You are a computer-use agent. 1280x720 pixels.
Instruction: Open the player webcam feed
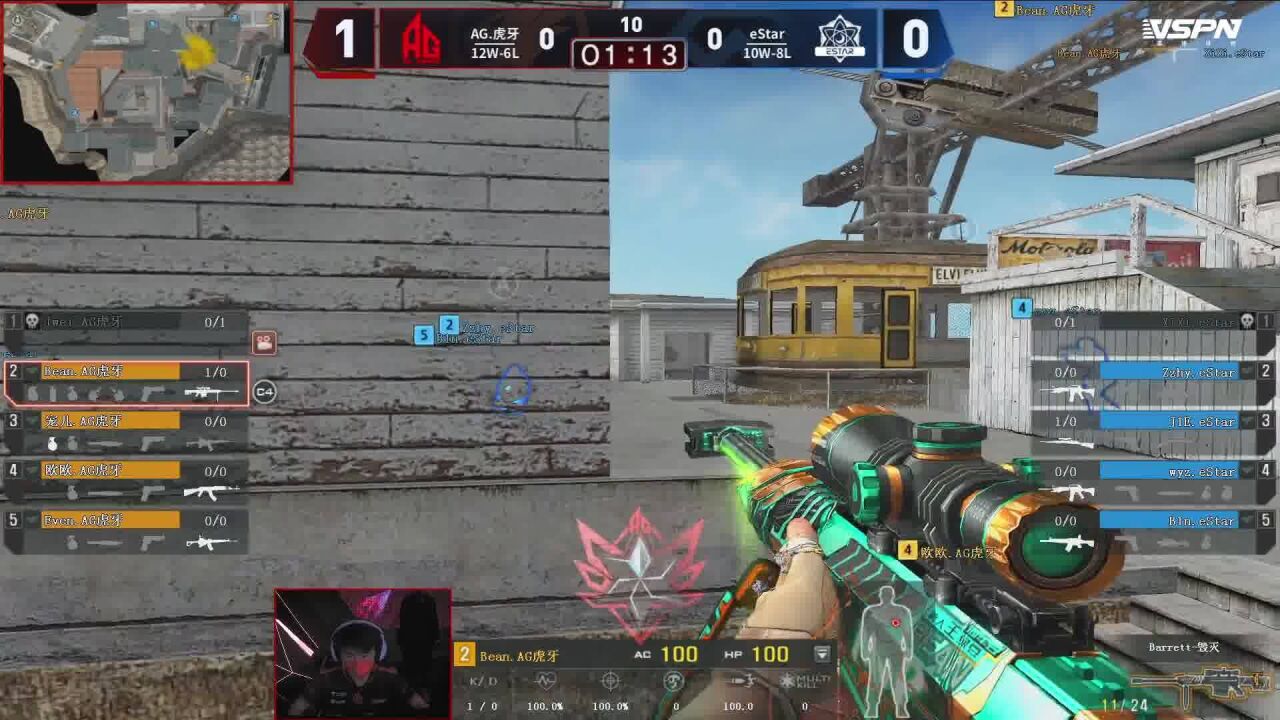tap(363, 653)
